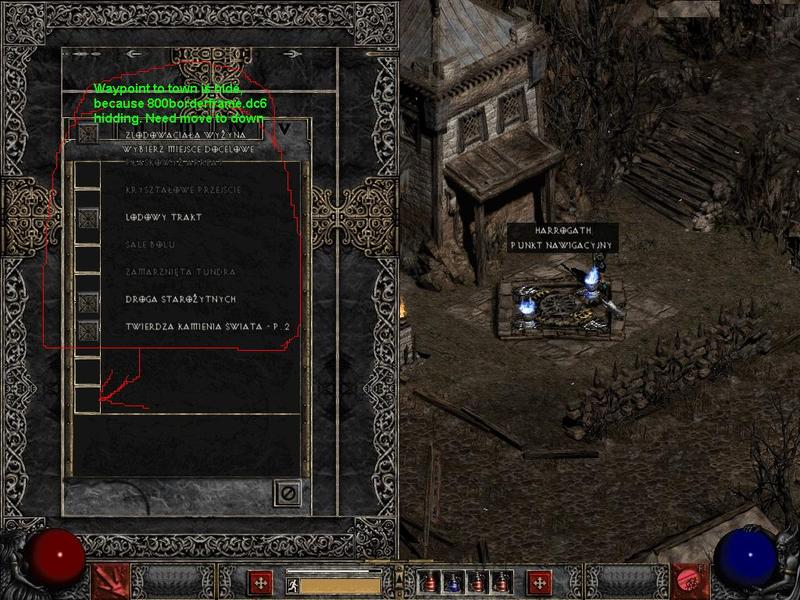Click the red plus button beside the run toggle
Image resolution: width=800 pixels, height=600 pixels.
[261, 581]
